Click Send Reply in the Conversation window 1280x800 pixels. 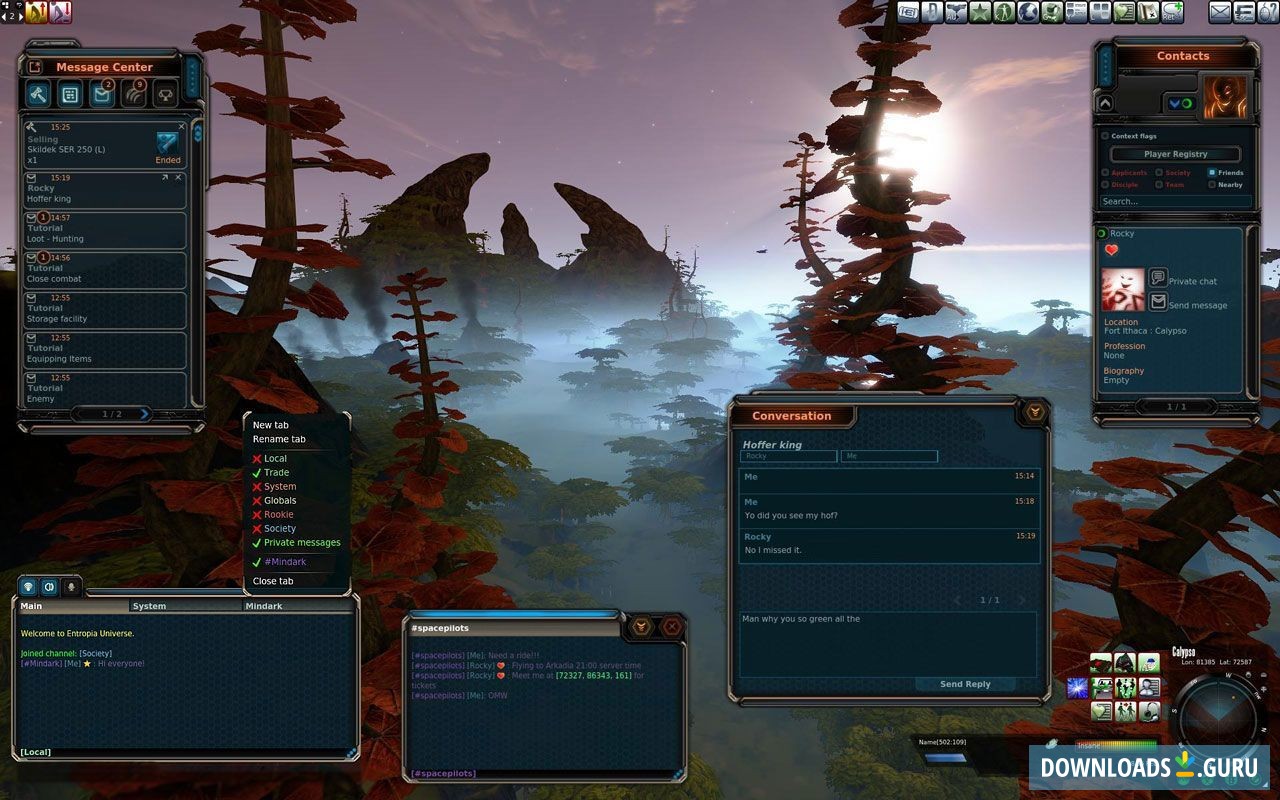(965, 684)
